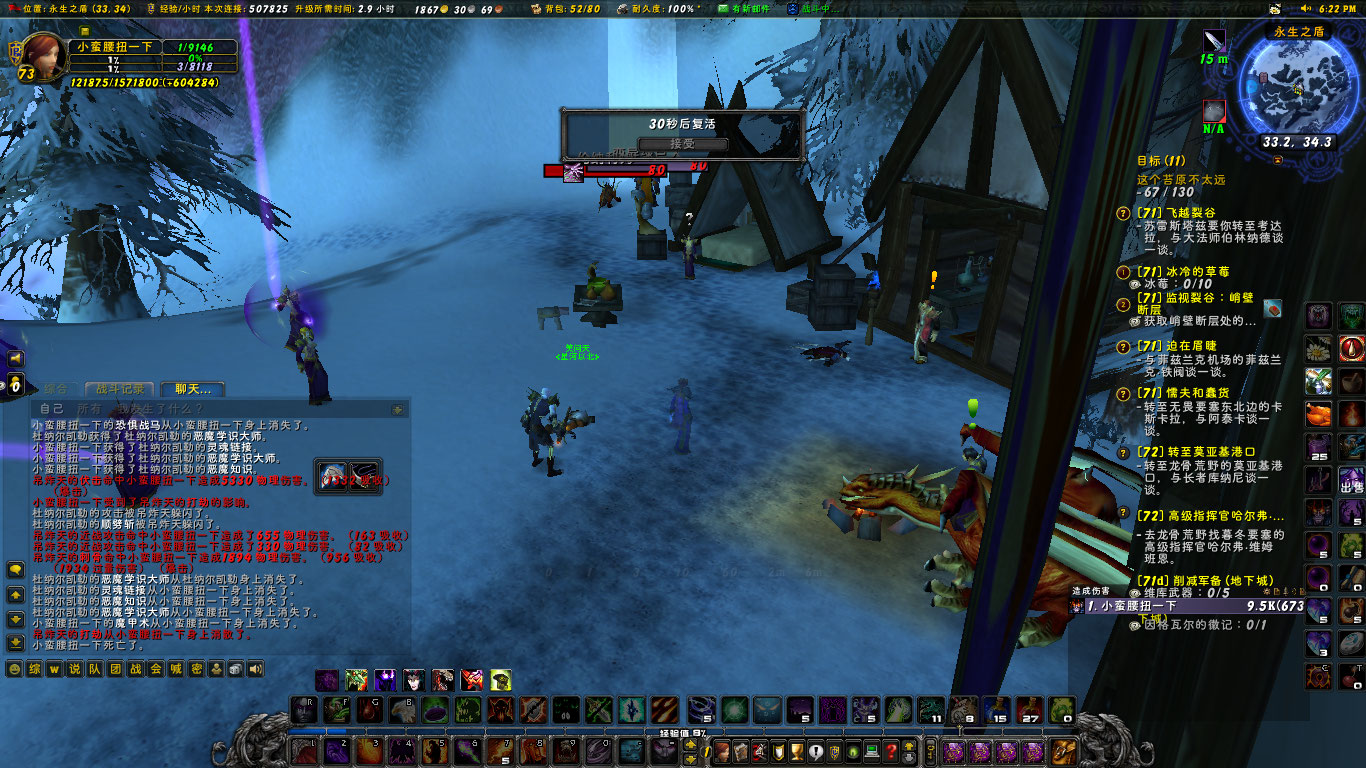Click the clock showing 6:22 PM near the minimap

click(x=1337, y=8)
